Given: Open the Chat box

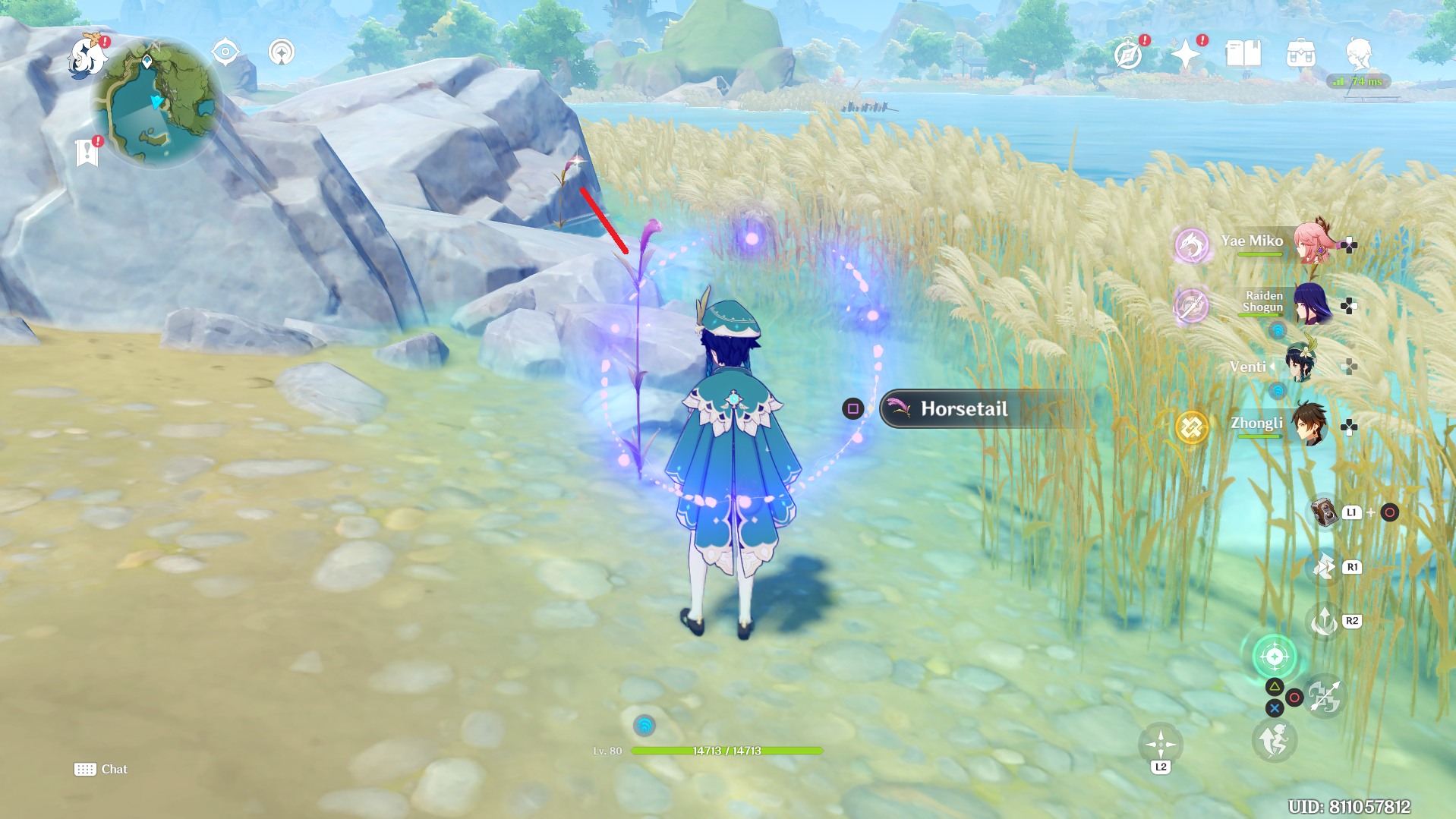Looking at the screenshot, I should 100,769.
